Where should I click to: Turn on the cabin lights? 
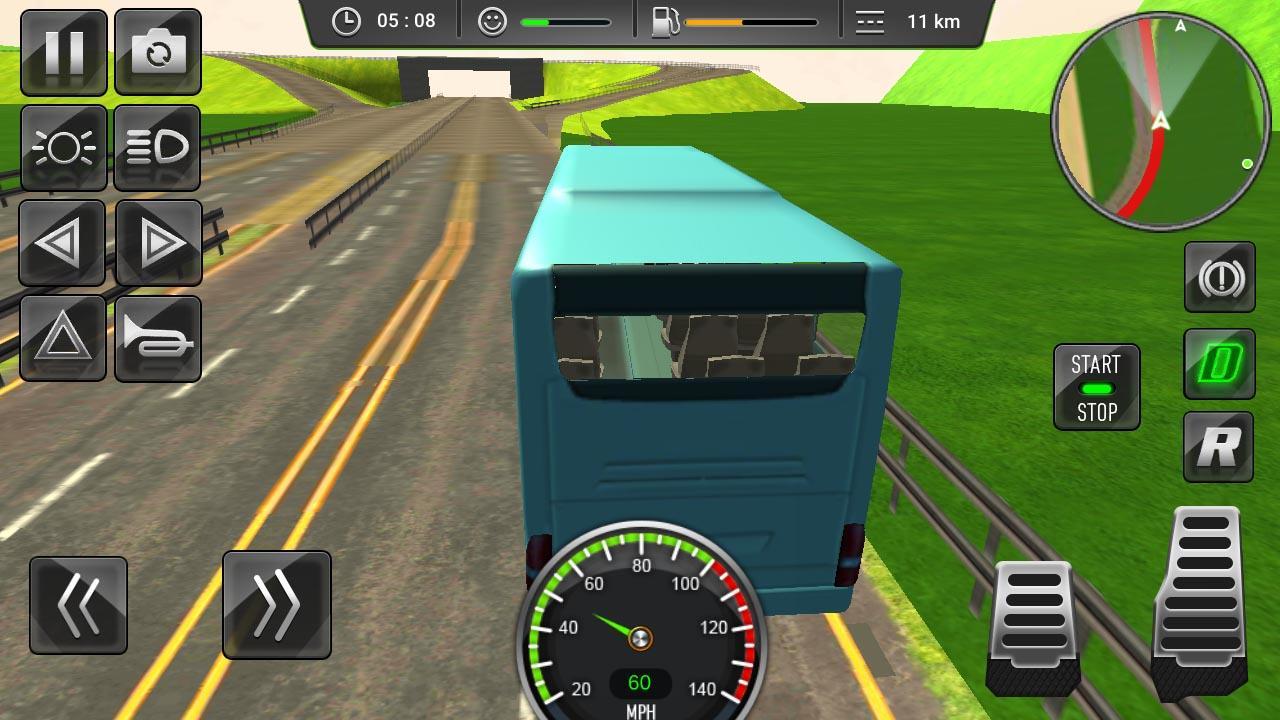[63, 147]
